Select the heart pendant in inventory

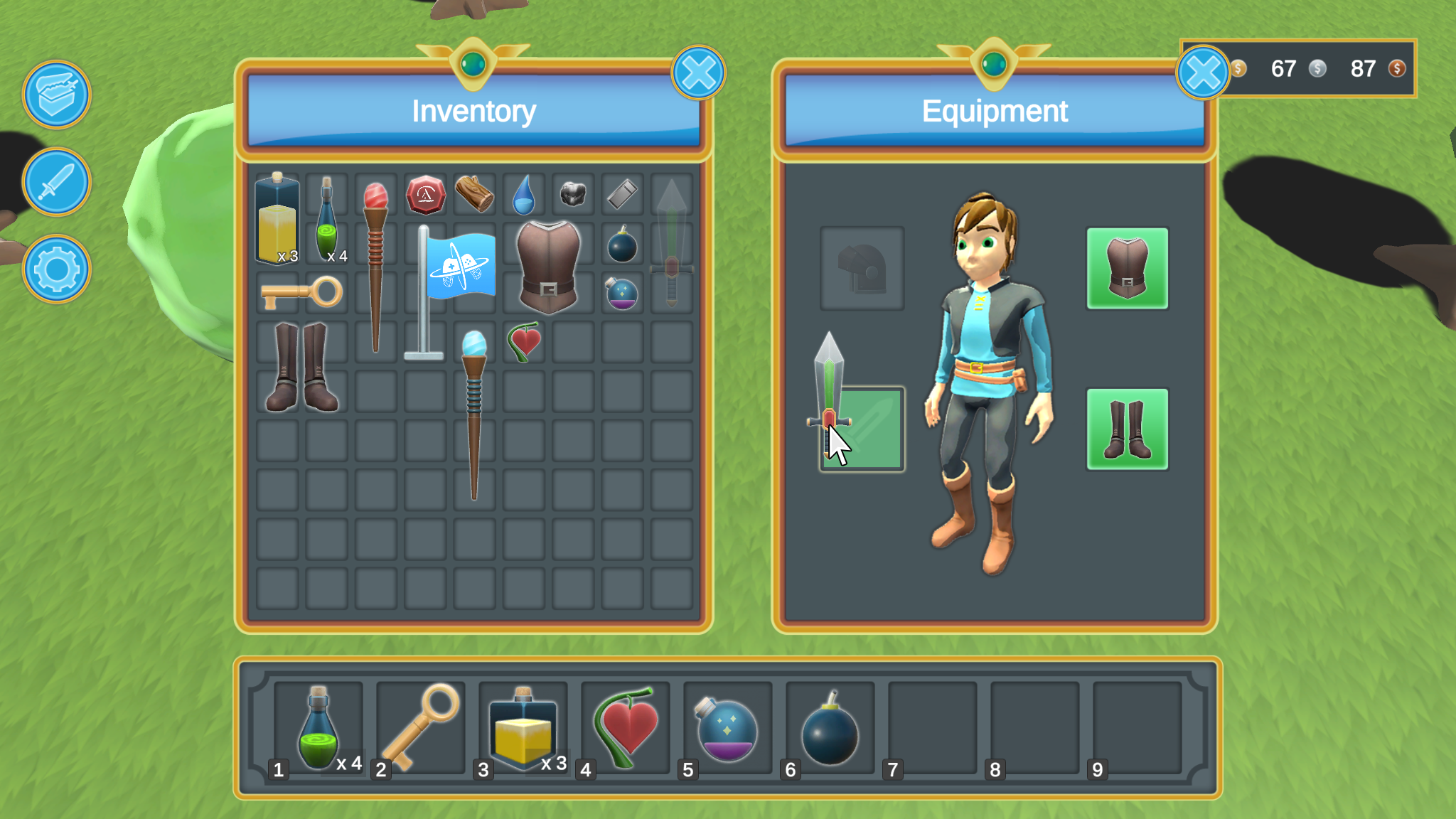[x=523, y=341]
